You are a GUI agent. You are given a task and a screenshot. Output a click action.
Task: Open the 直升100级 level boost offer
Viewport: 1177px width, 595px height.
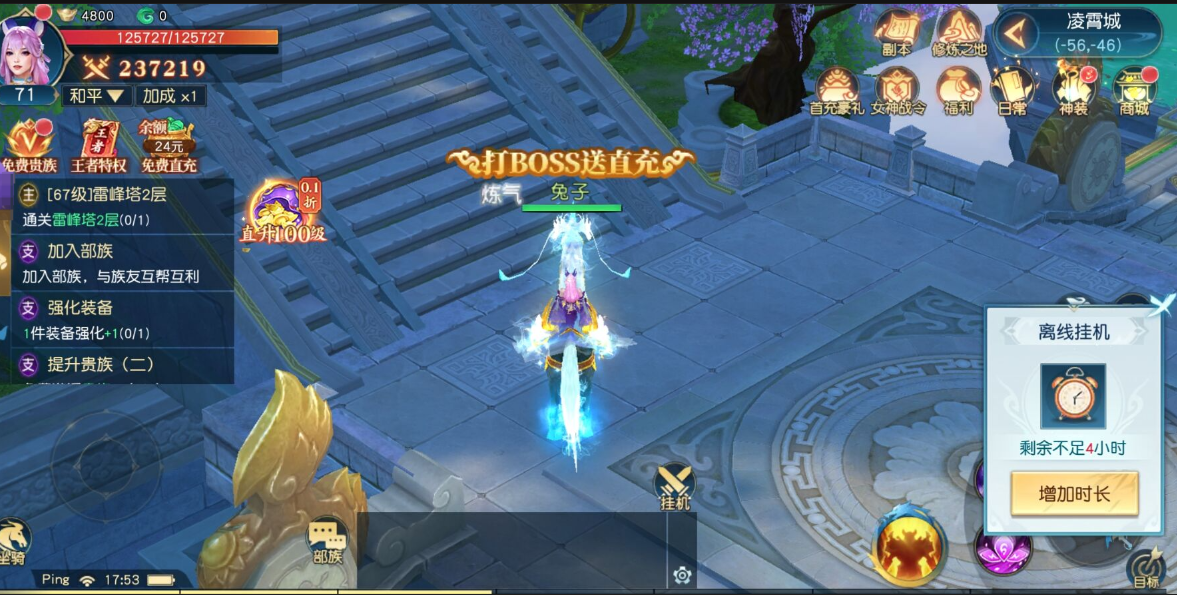(283, 211)
